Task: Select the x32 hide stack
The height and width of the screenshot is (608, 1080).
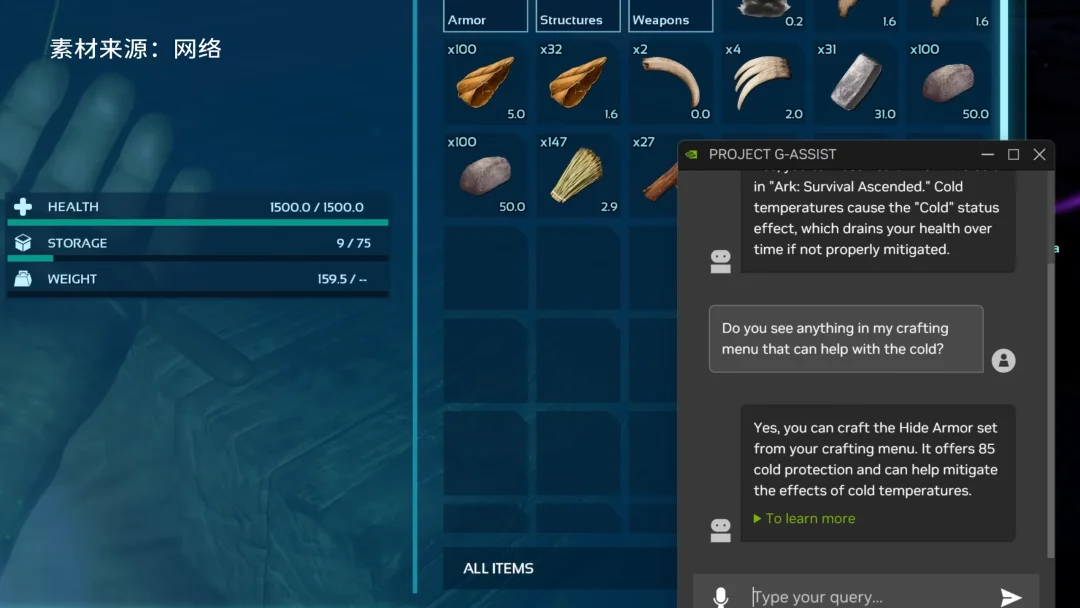Action: coord(578,82)
